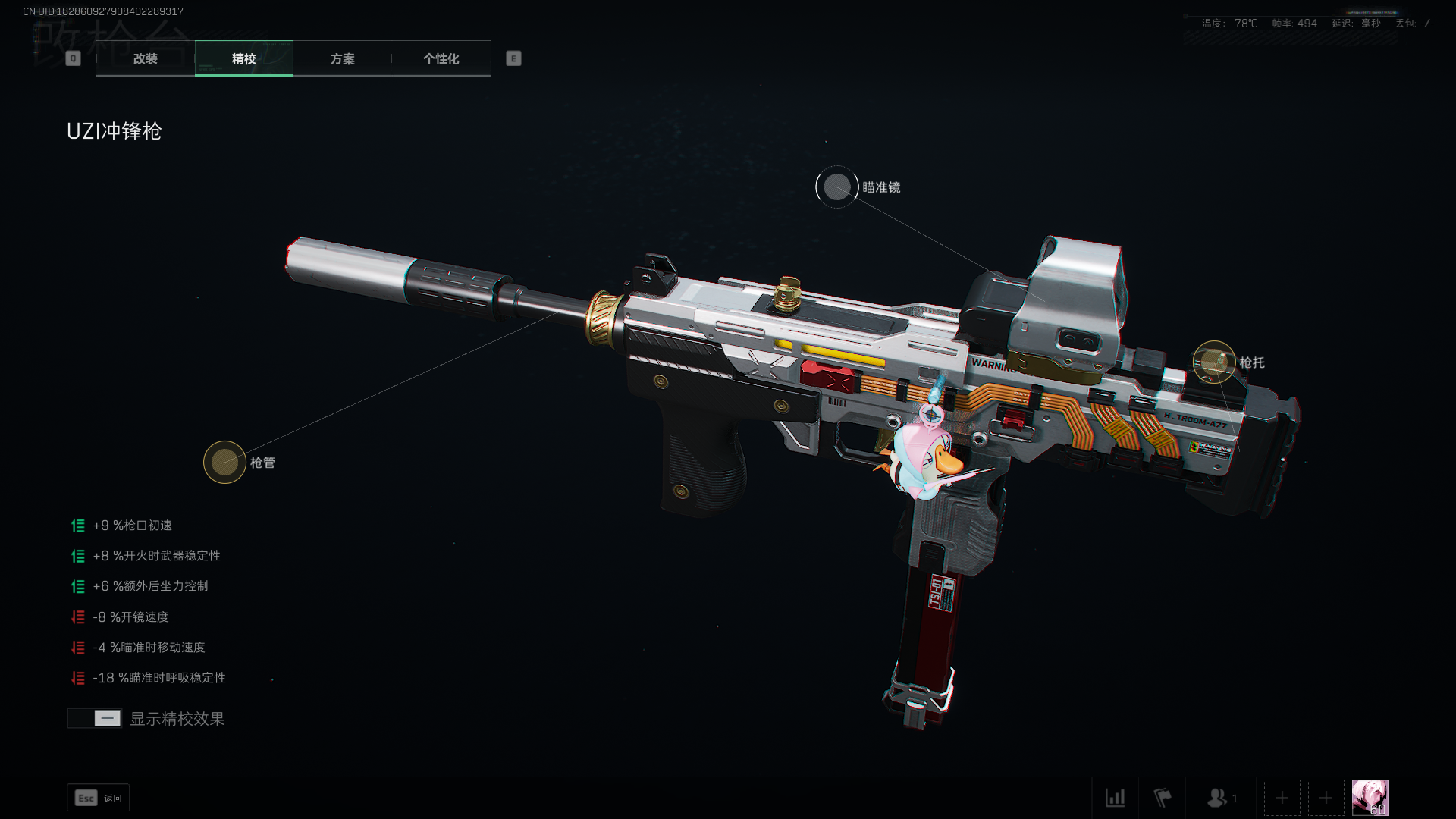
Task: Click the 返回 back button
Action: click(x=99, y=798)
